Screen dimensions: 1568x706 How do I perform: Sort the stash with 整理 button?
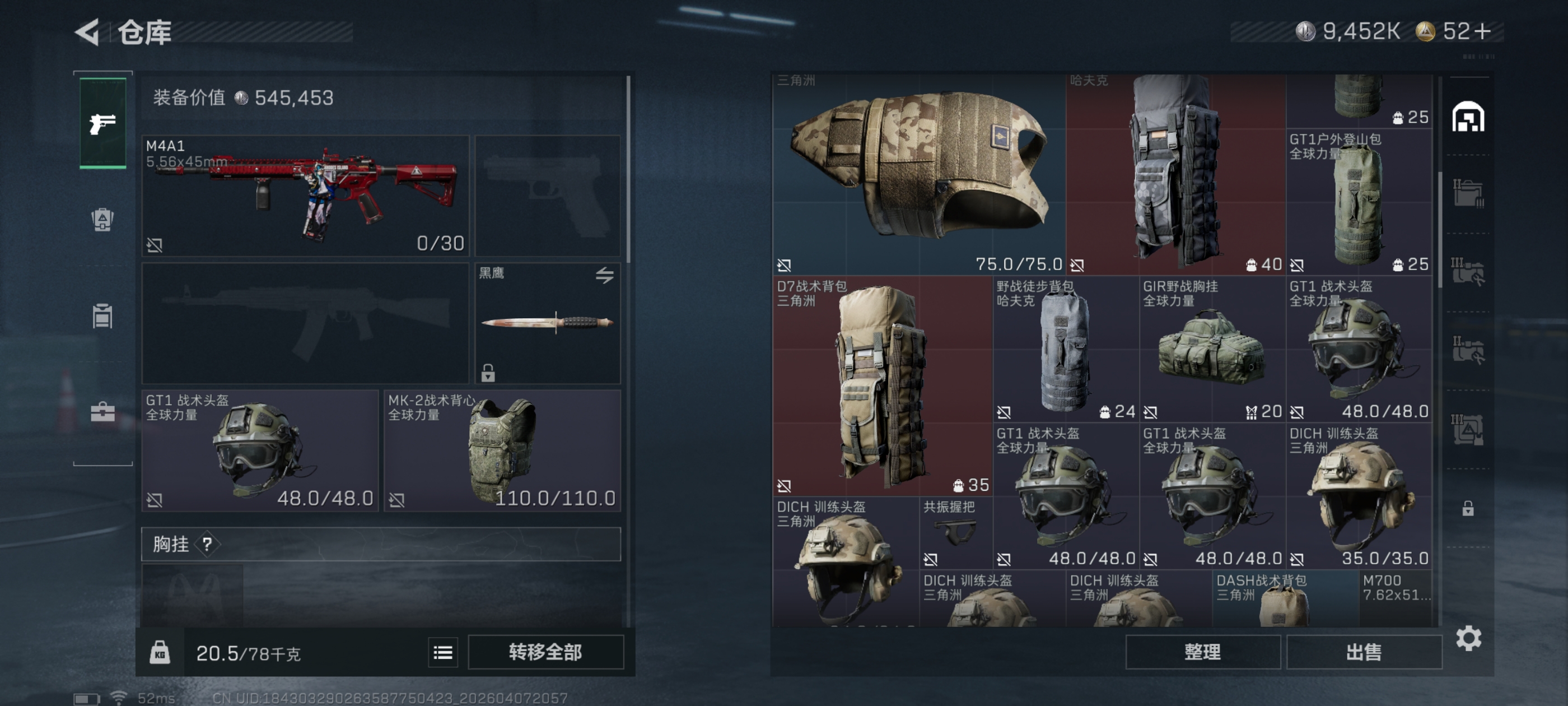pyautogui.click(x=1202, y=652)
